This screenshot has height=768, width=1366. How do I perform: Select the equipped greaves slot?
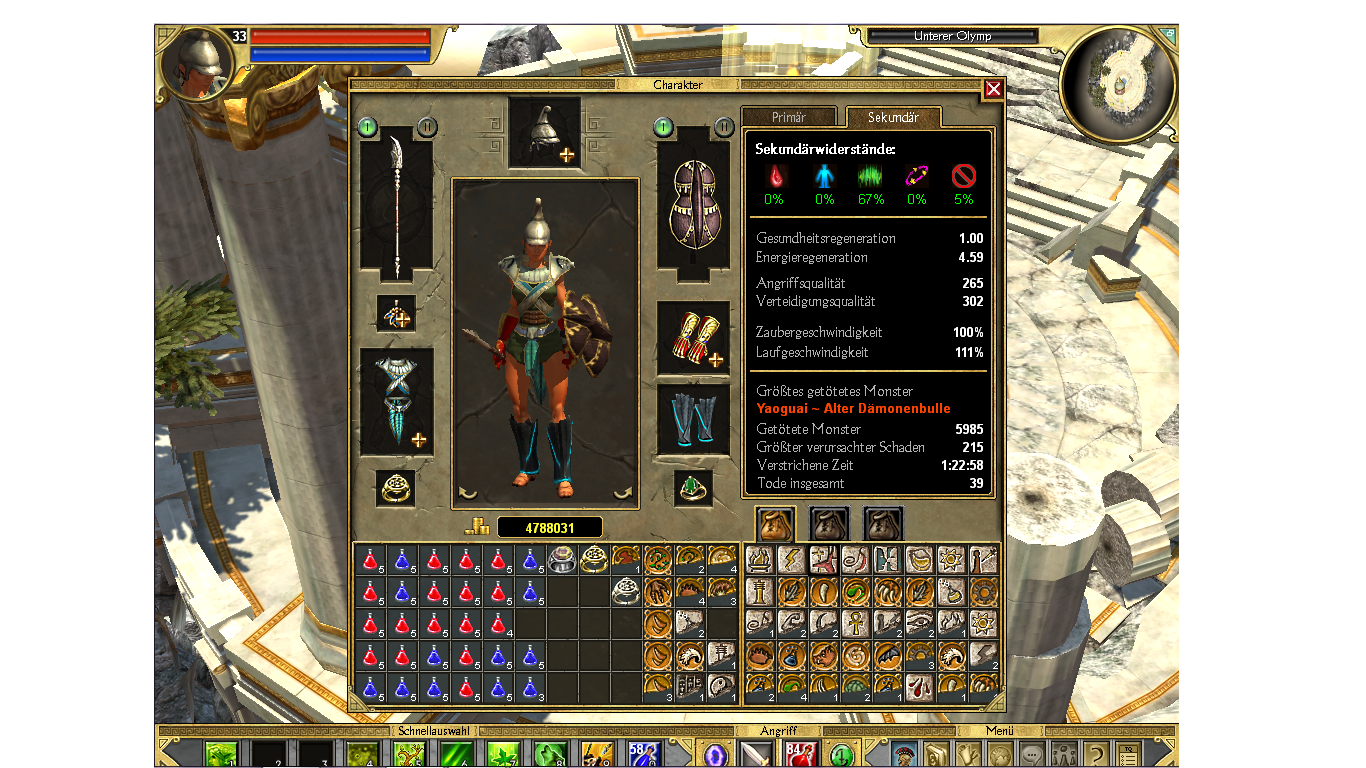tap(693, 420)
